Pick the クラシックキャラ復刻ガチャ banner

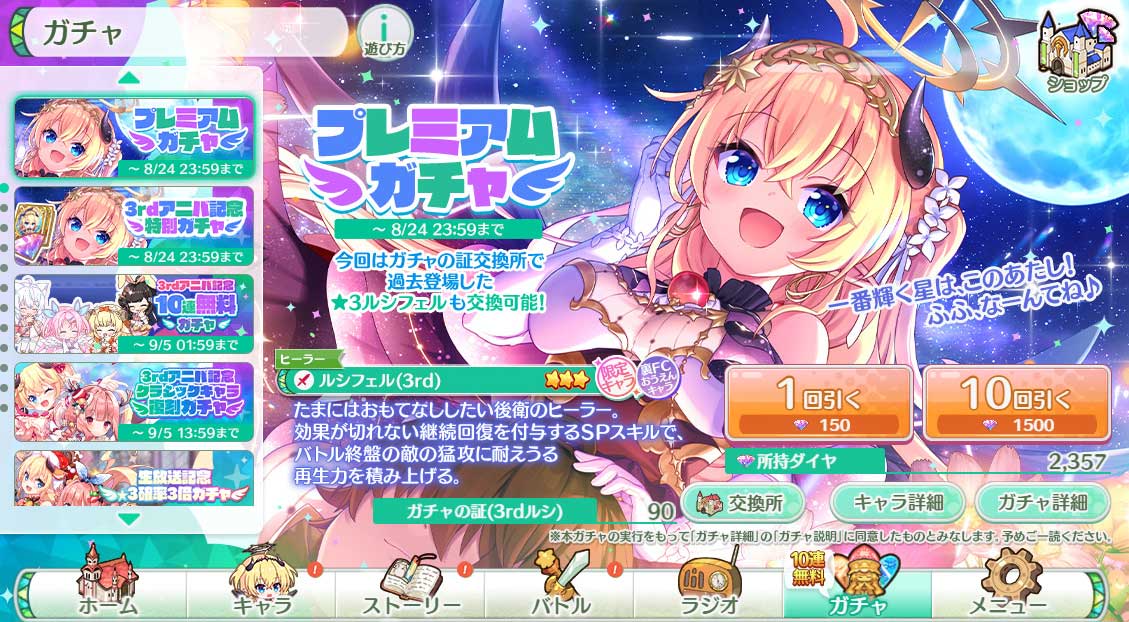134,402
